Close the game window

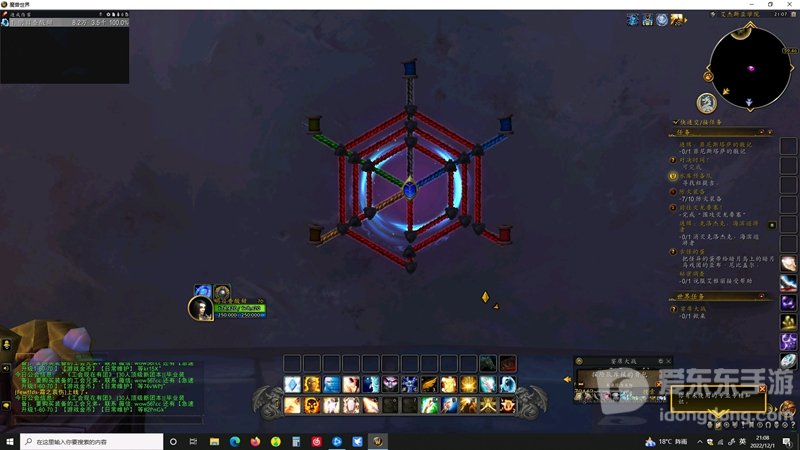click(x=789, y=5)
